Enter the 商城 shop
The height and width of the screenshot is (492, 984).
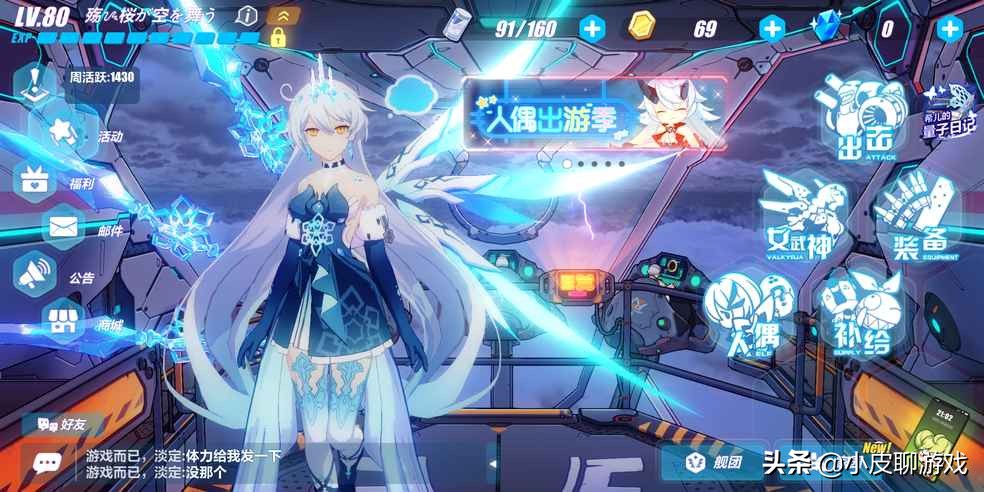pyautogui.click(x=62, y=321)
